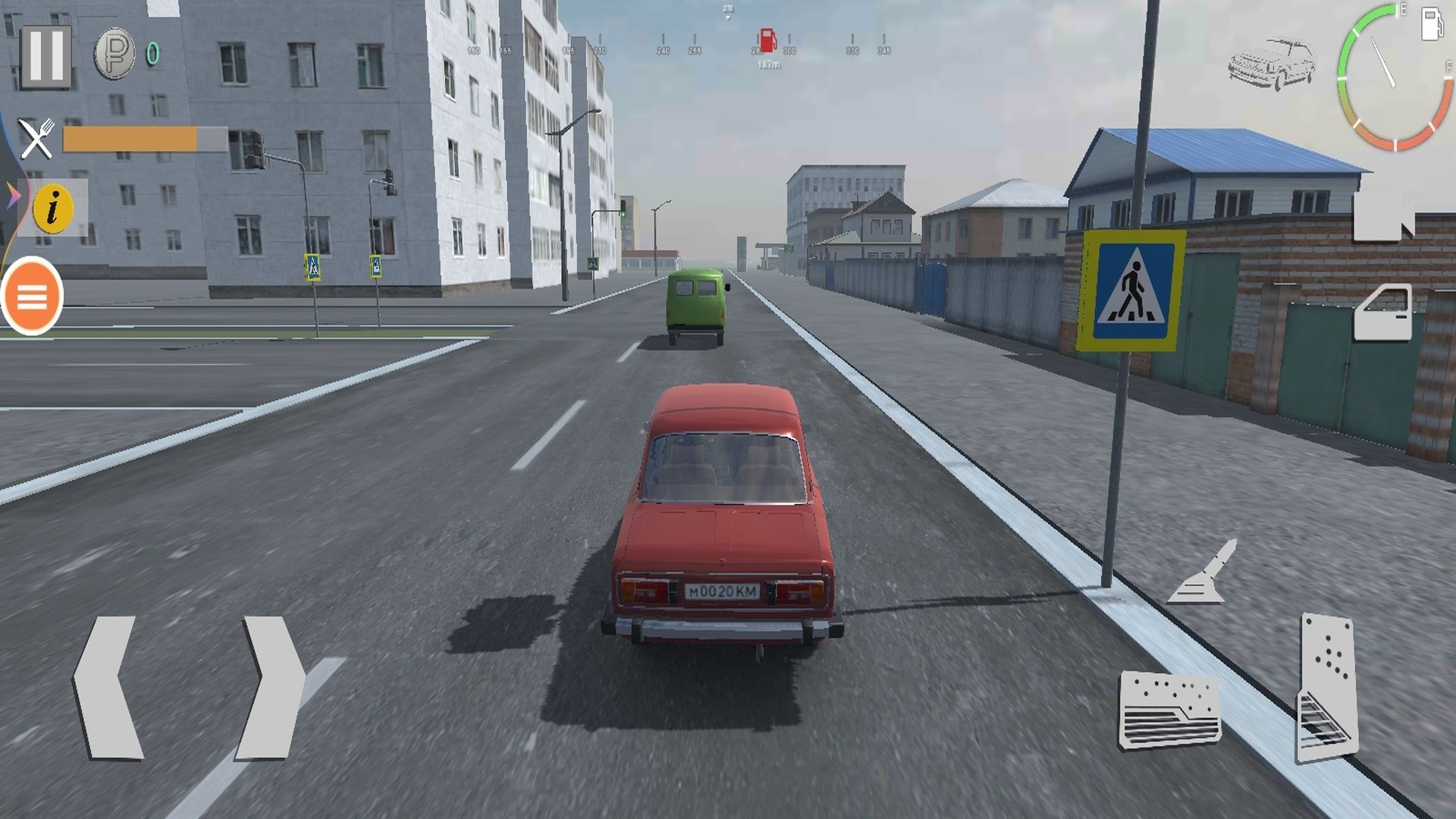Select the gas station compass marker
The height and width of the screenshot is (819, 1456).
pos(767,39)
